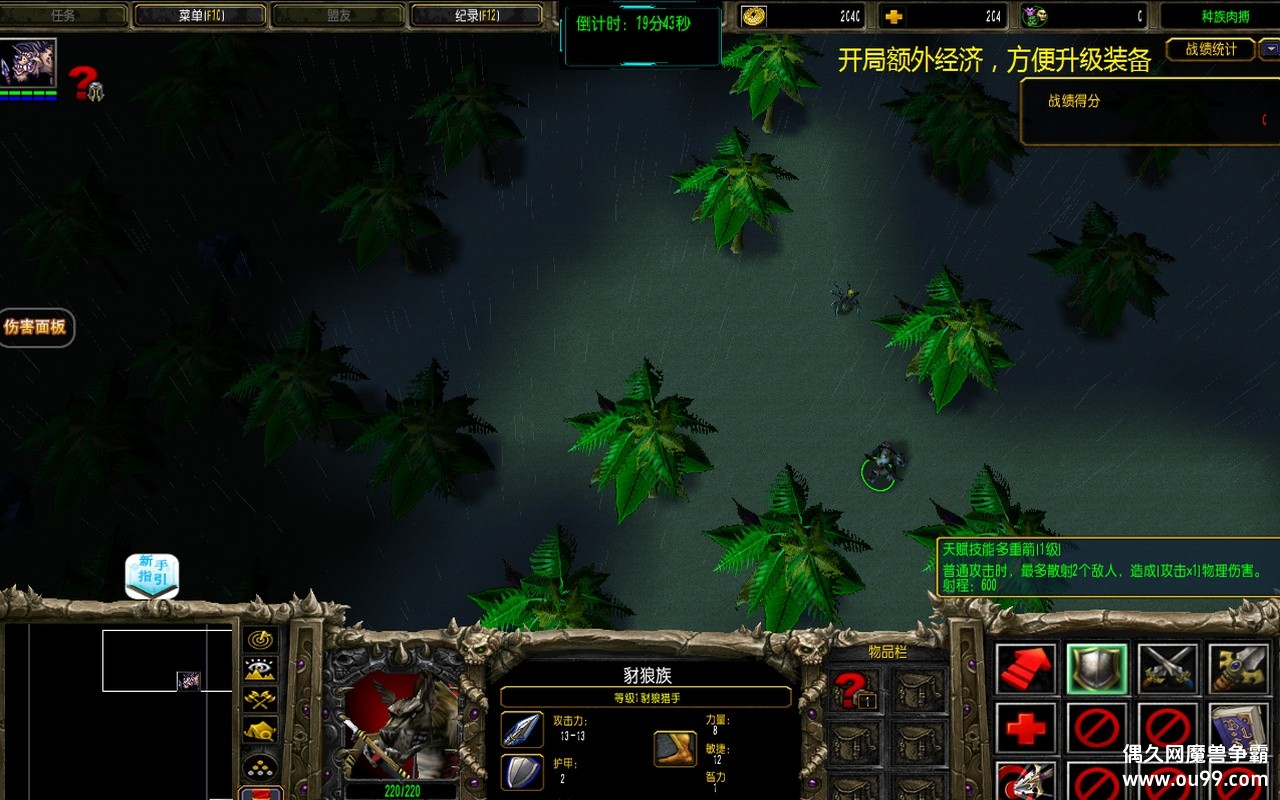The image size is (1280, 800).
Task: Select the hero portrait icon at top-left
Action: click(x=29, y=63)
